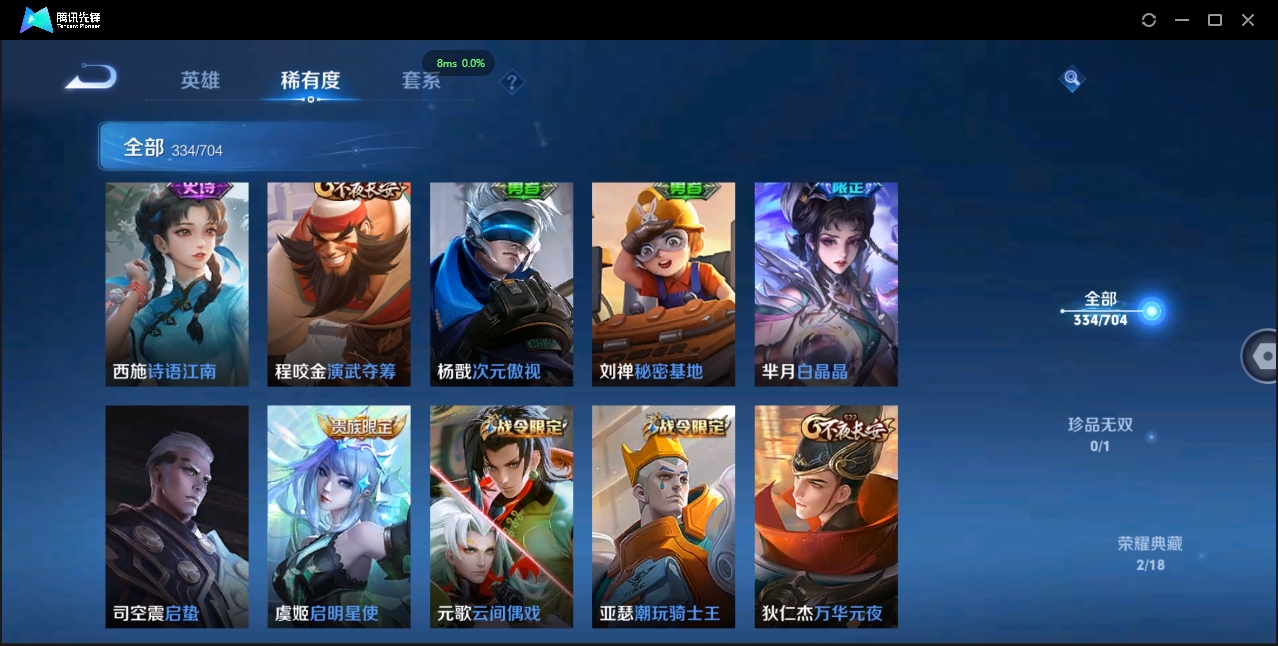Select the 西施 诗语江南 skin card
The width and height of the screenshot is (1278, 646).
[x=177, y=284]
